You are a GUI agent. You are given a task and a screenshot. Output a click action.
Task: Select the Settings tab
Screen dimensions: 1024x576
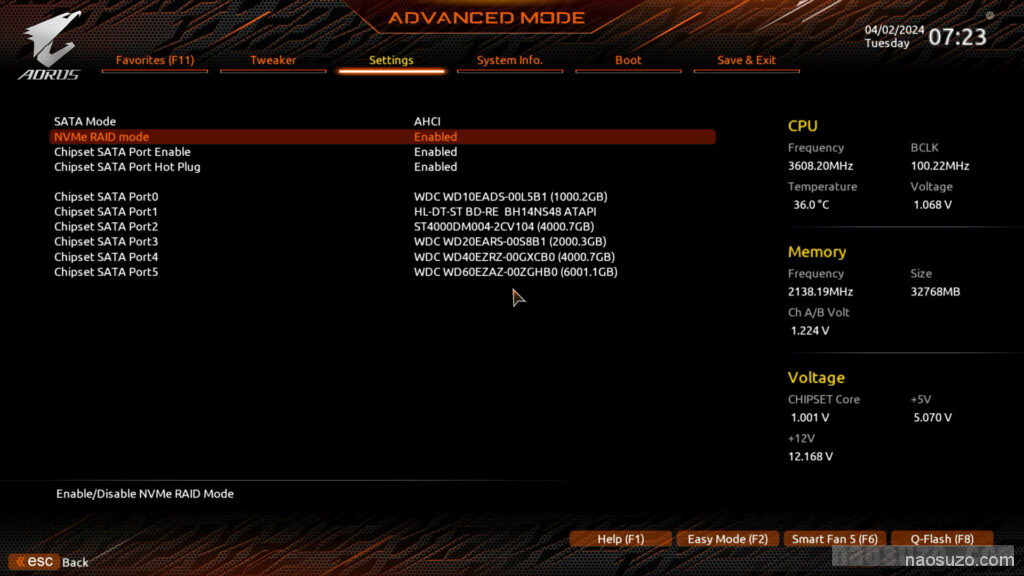point(391,60)
